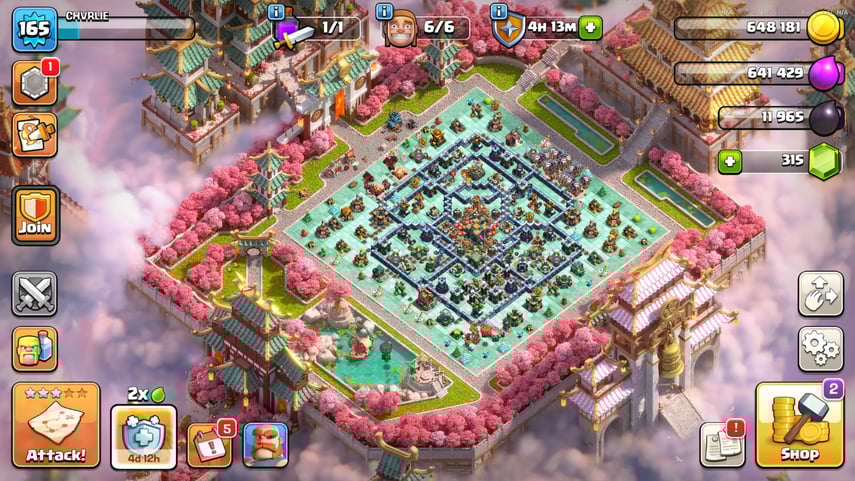Show info for the 1/1 sword counter
This screenshot has height=481, width=855.
276,12
